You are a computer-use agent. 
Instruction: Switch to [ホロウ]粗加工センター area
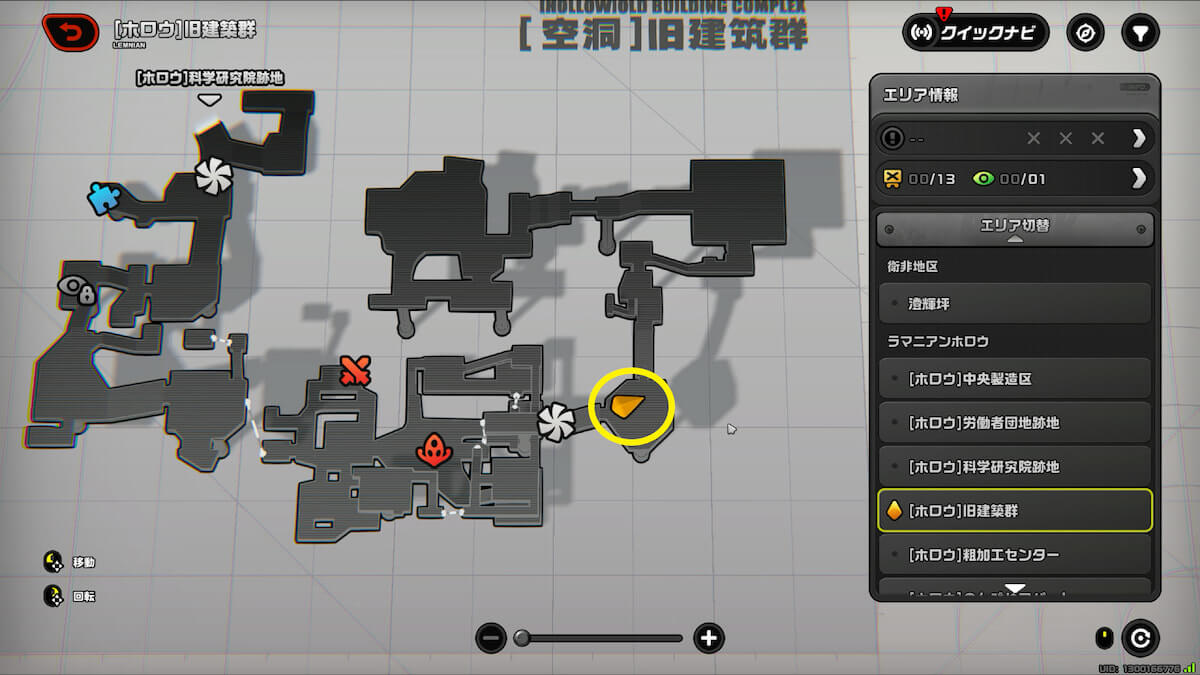(1014, 555)
